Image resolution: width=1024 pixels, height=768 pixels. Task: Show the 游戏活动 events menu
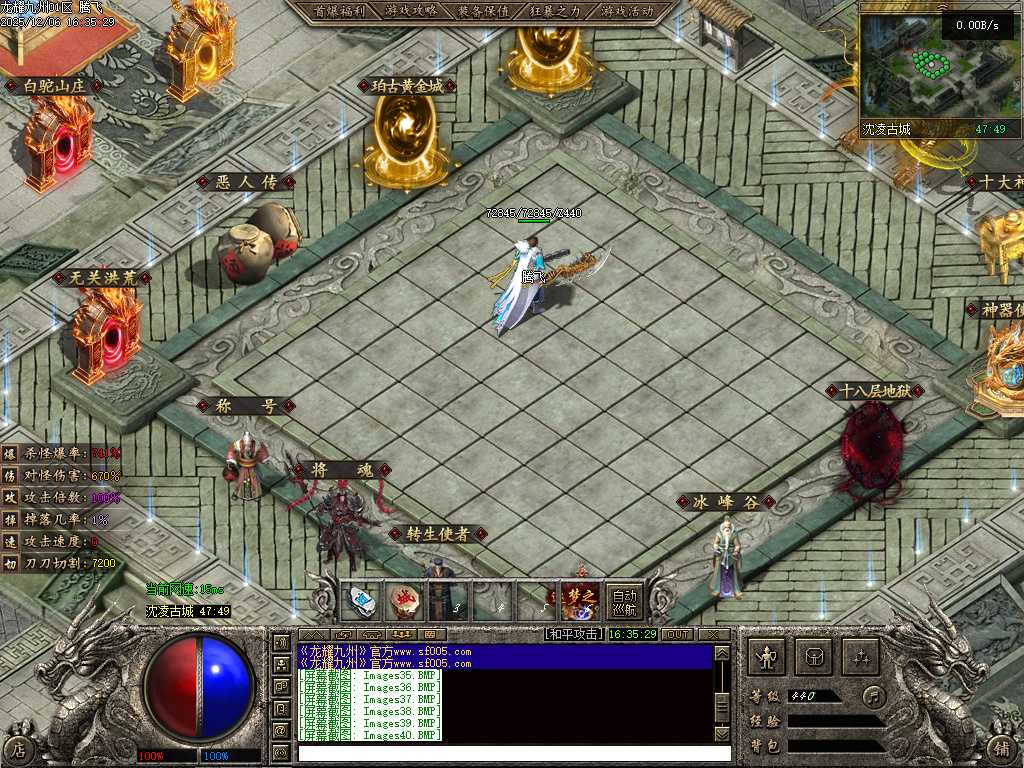point(627,11)
